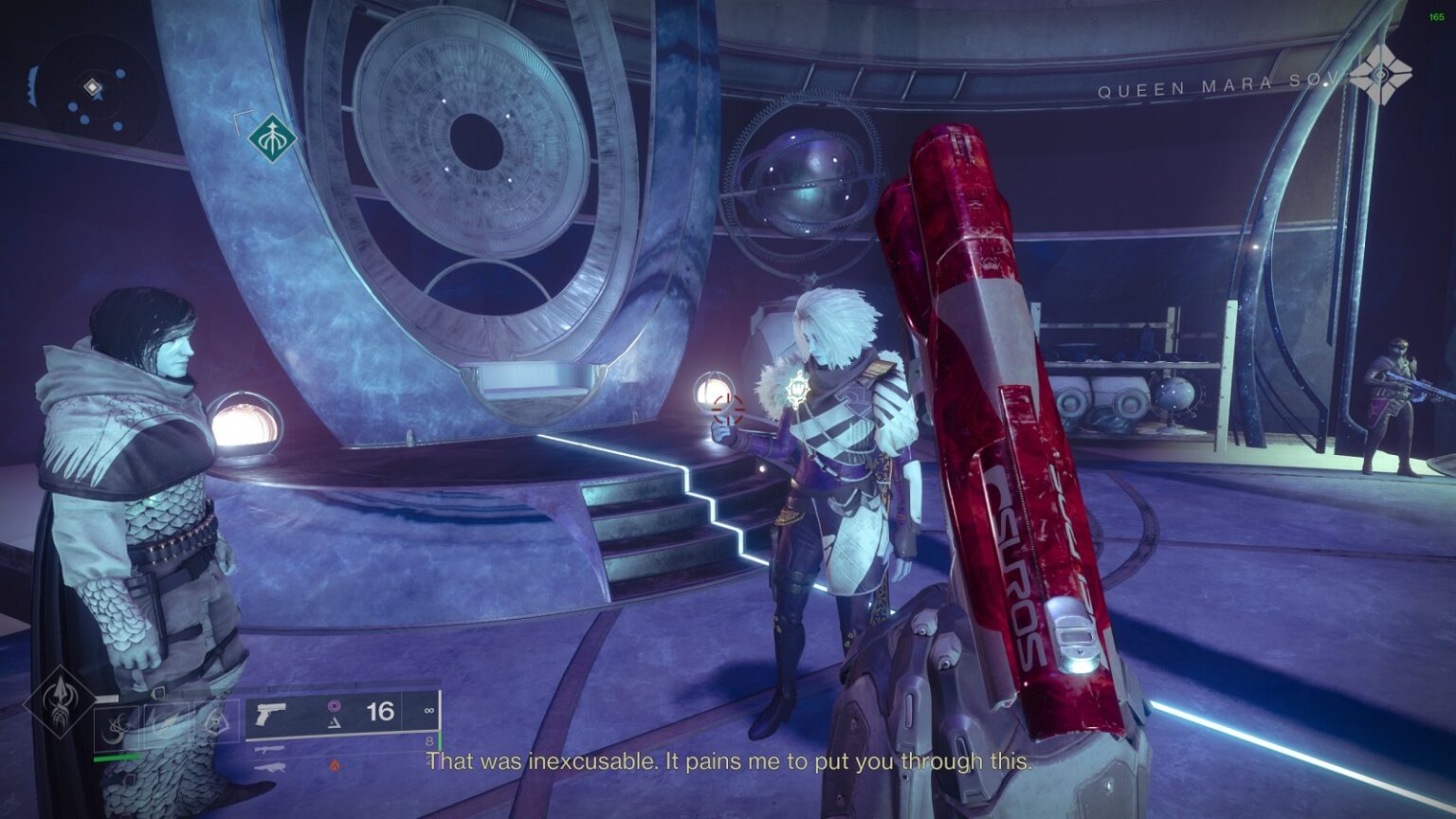
Task: Activate the class ability slot
Action: click(x=217, y=725)
